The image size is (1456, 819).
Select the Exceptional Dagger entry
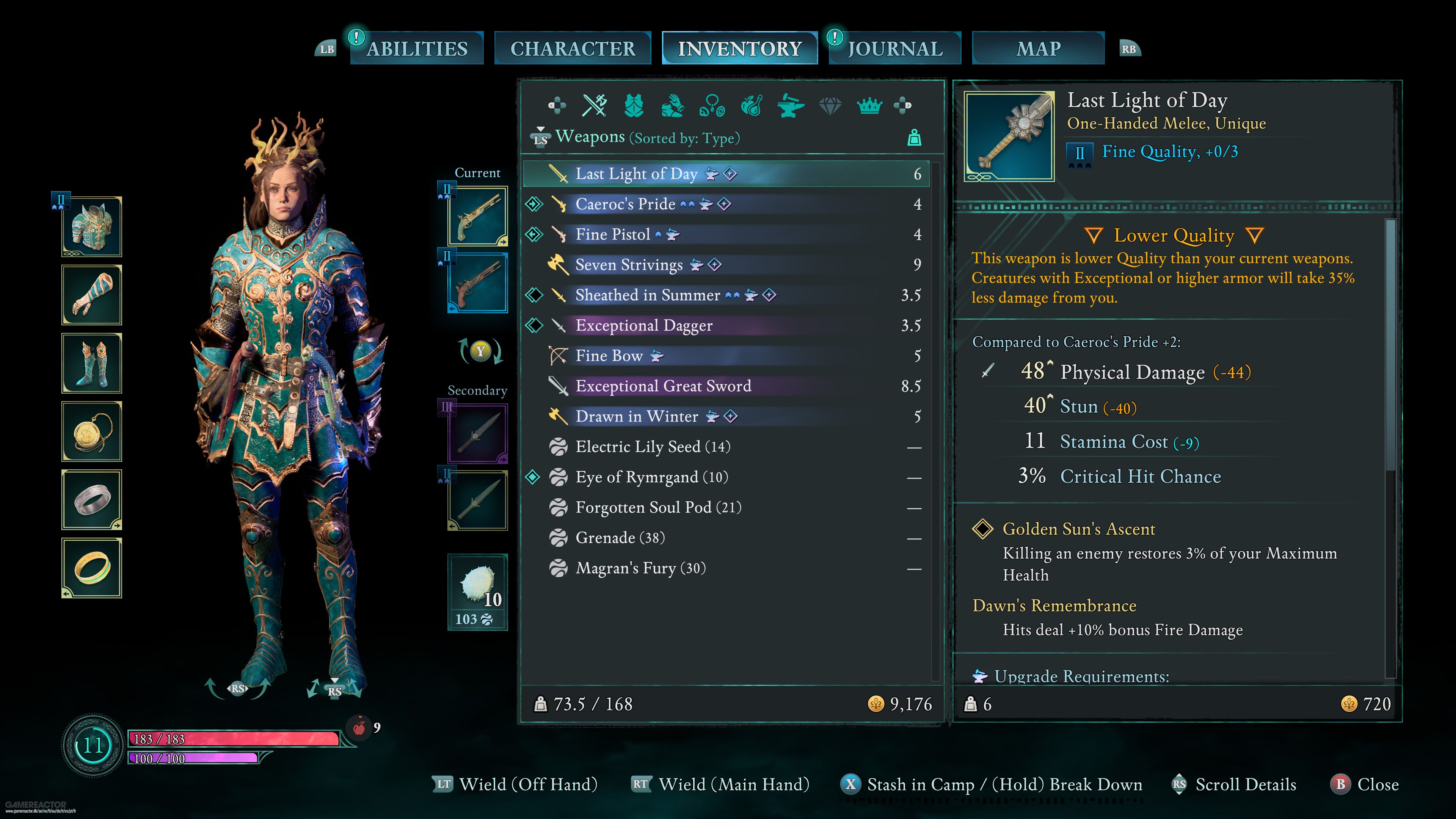(x=644, y=326)
